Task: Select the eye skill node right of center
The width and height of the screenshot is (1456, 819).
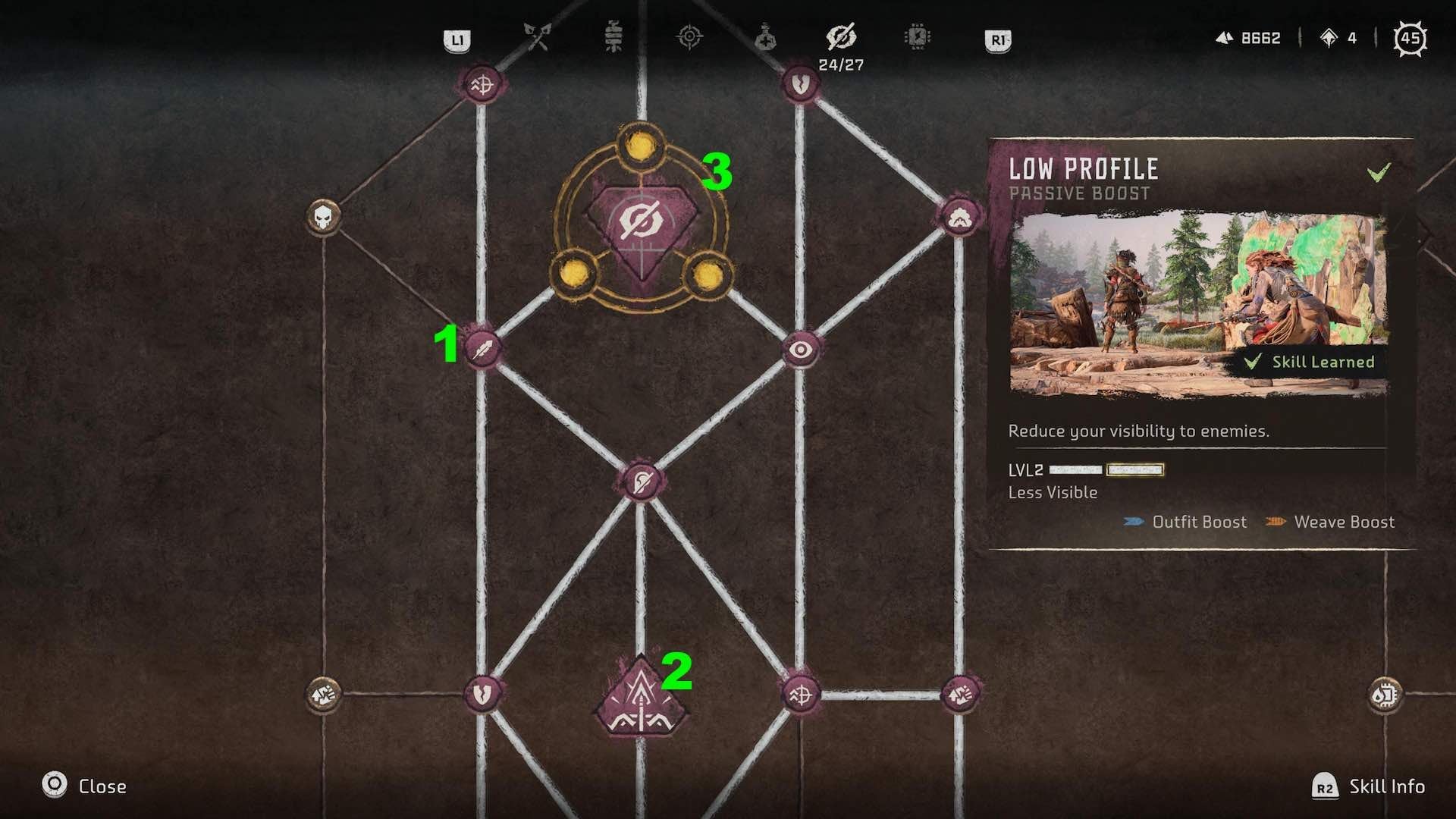Action: 801,350
